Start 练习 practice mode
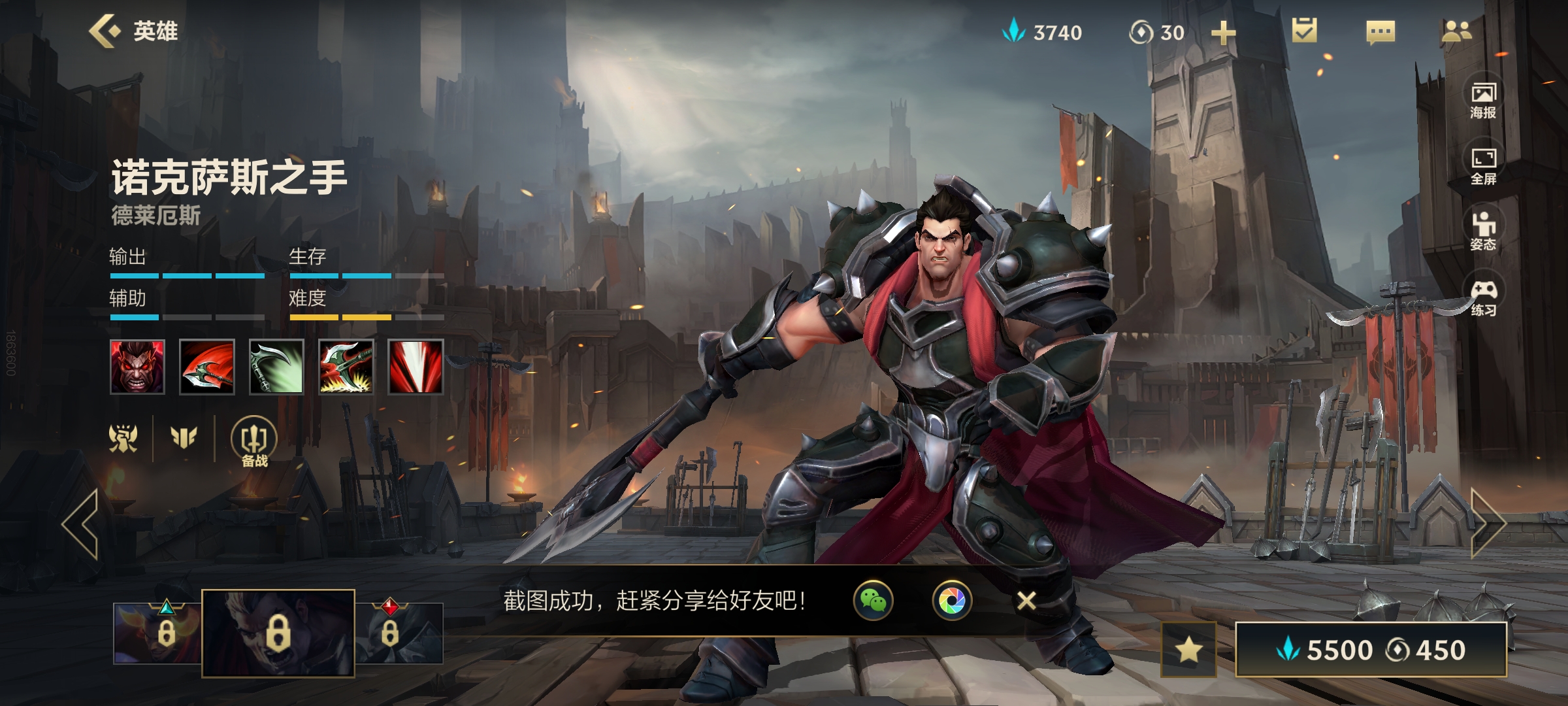 tap(1483, 297)
